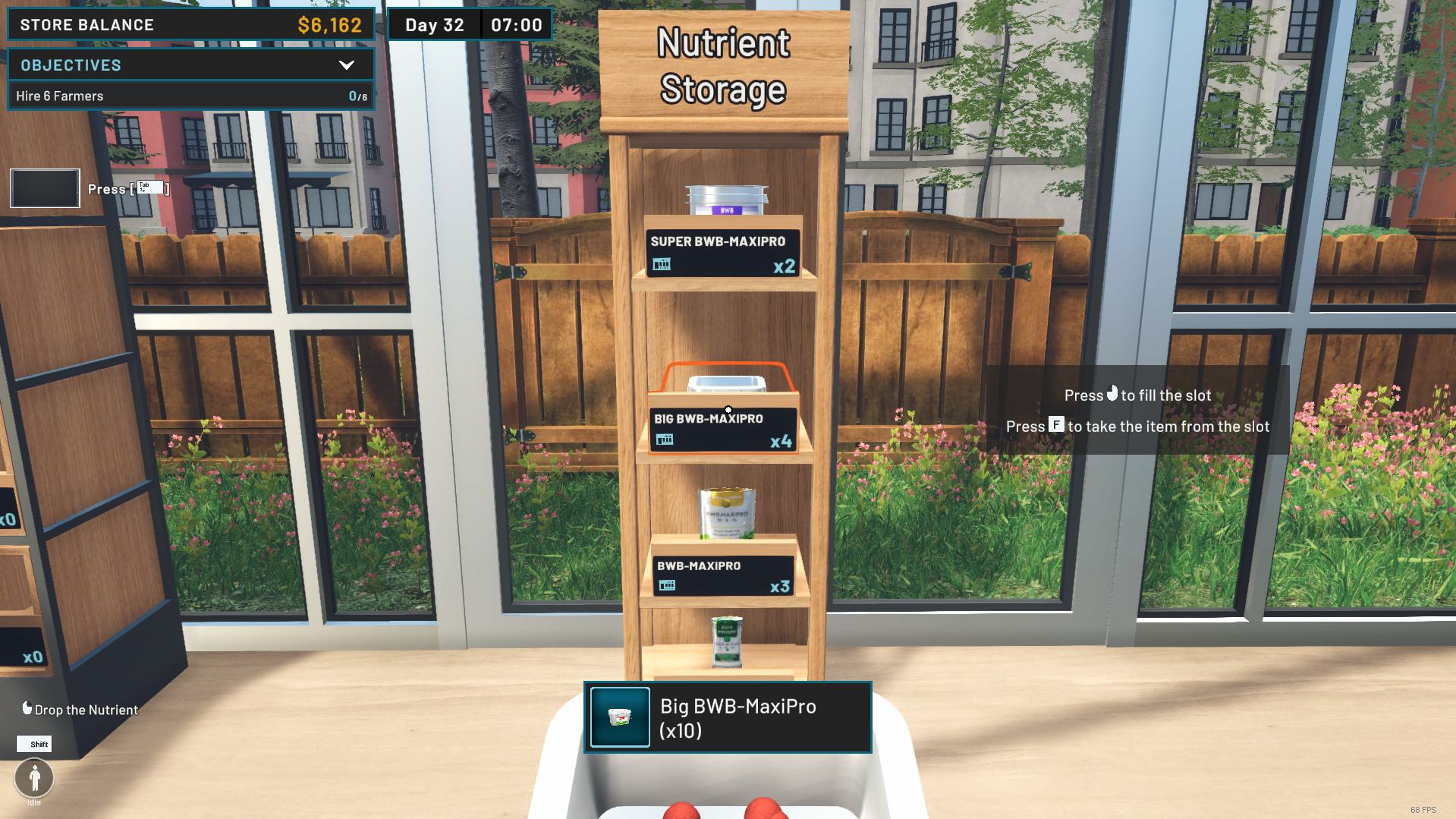Click the storage icon on BWB-MAXIPRO label
The image size is (1456, 819).
[x=666, y=586]
